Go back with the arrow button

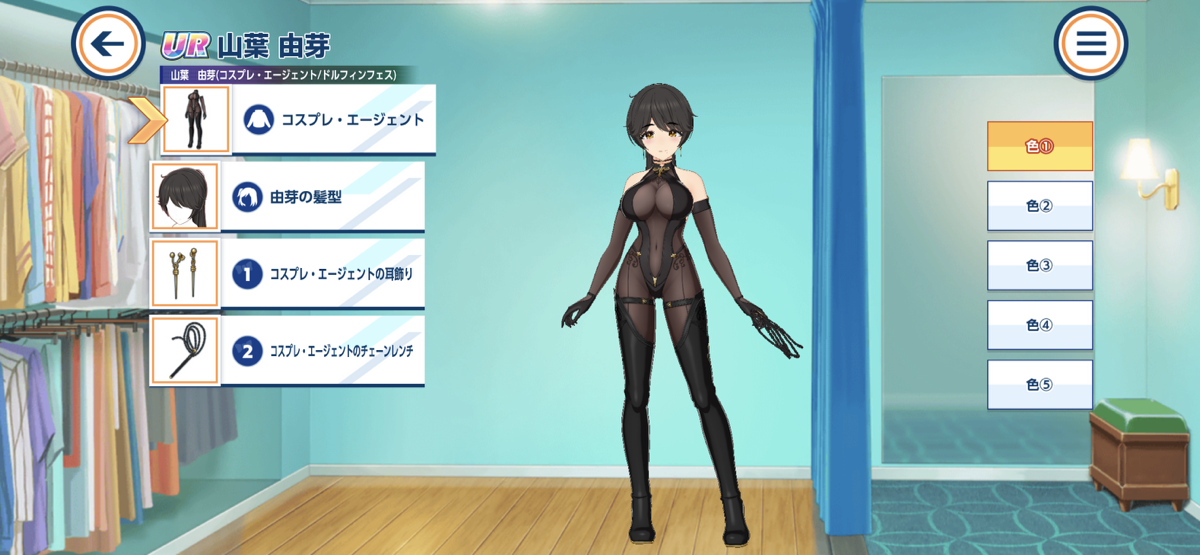tap(109, 44)
